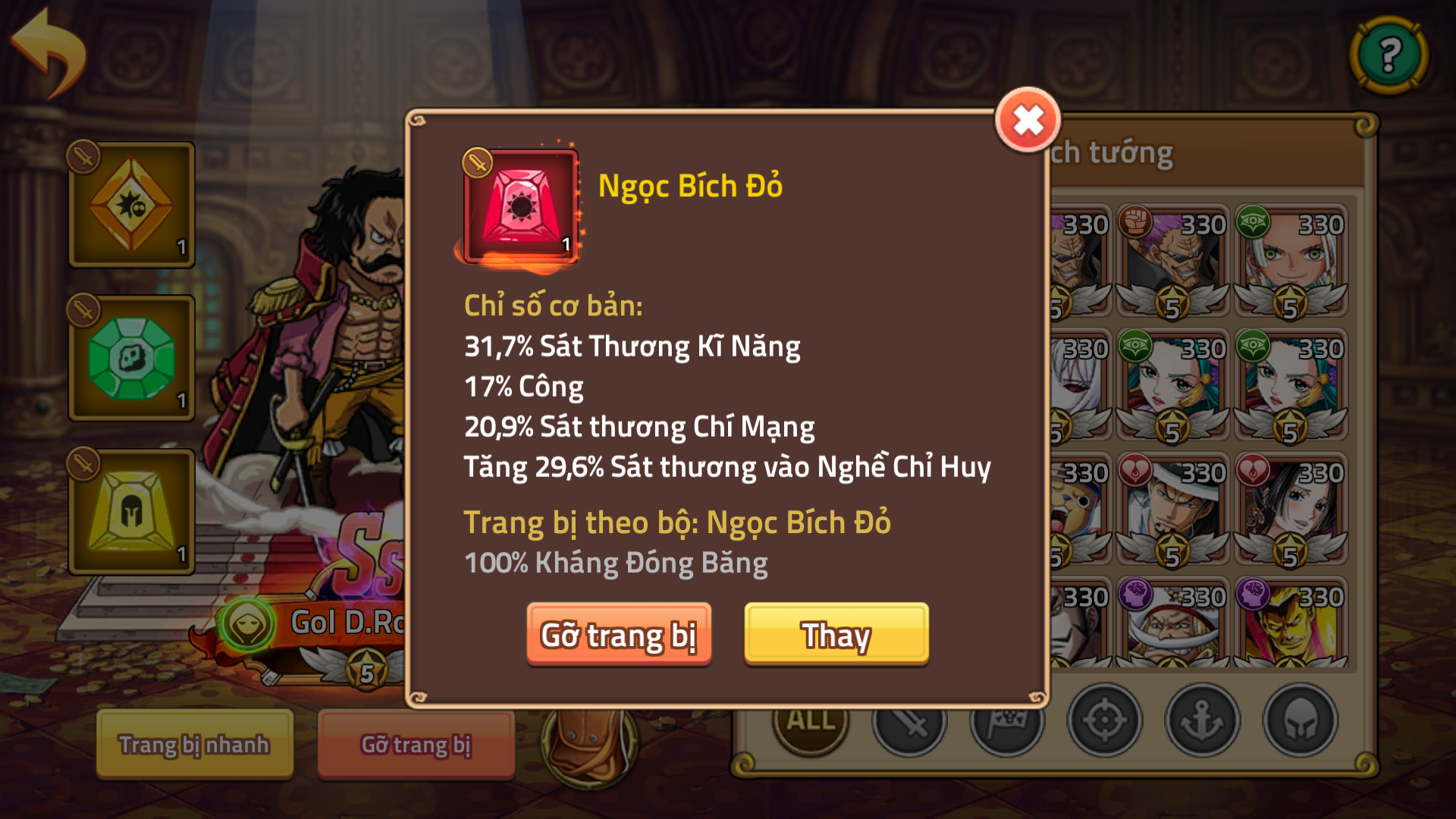The image size is (1456, 819).
Task: Click the back arrow in top-left corner
Action: pyautogui.click(x=49, y=49)
